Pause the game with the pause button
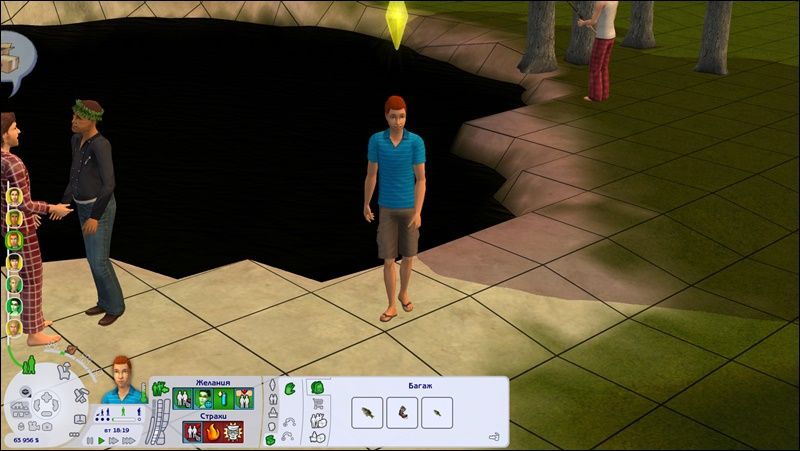The height and width of the screenshot is (451, 800). (x=89, y=440)
